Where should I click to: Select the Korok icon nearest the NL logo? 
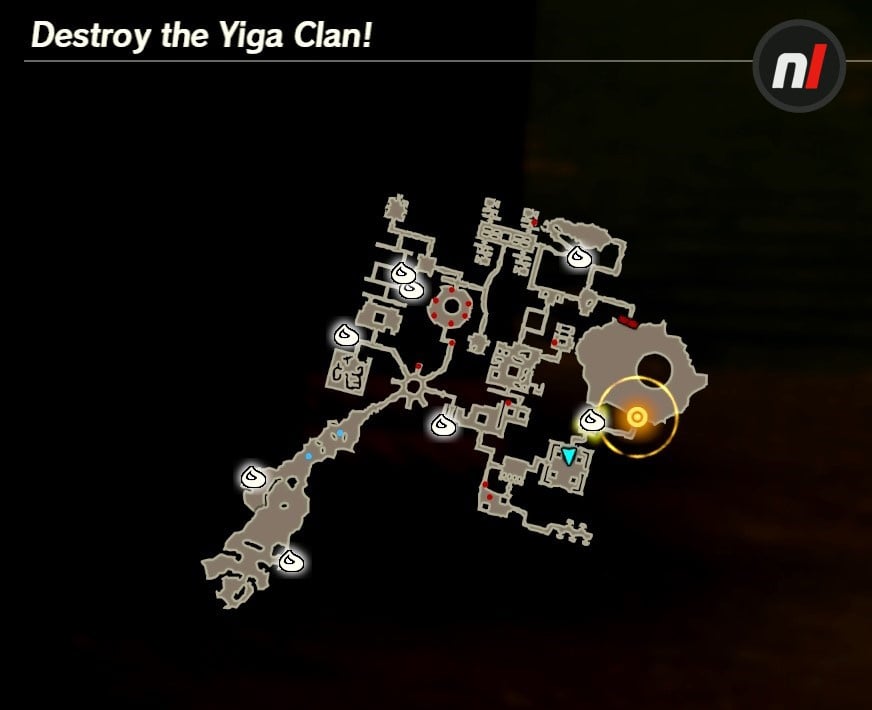[x=577, y=257]
